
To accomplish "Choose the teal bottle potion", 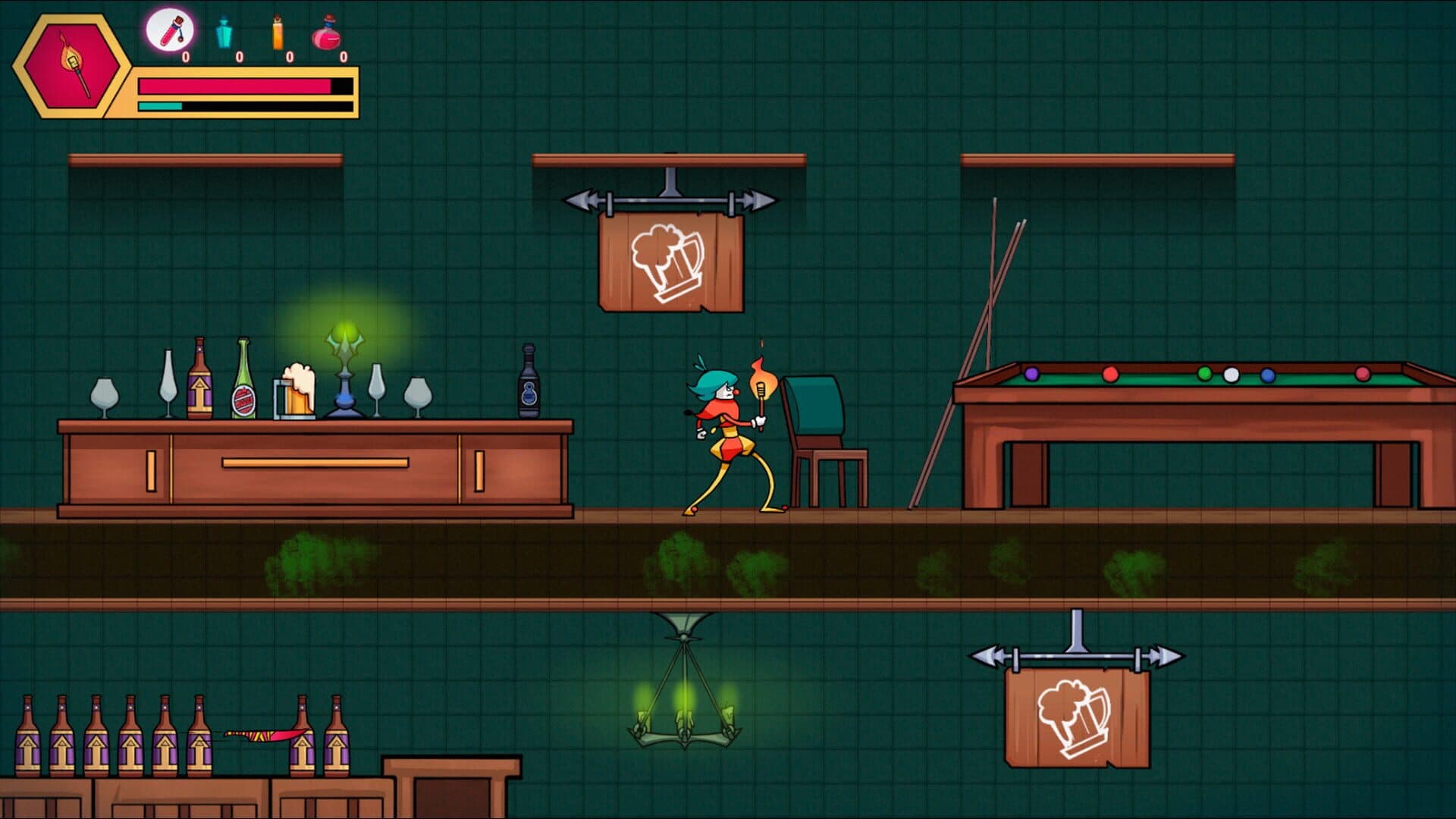I will 224,33.
